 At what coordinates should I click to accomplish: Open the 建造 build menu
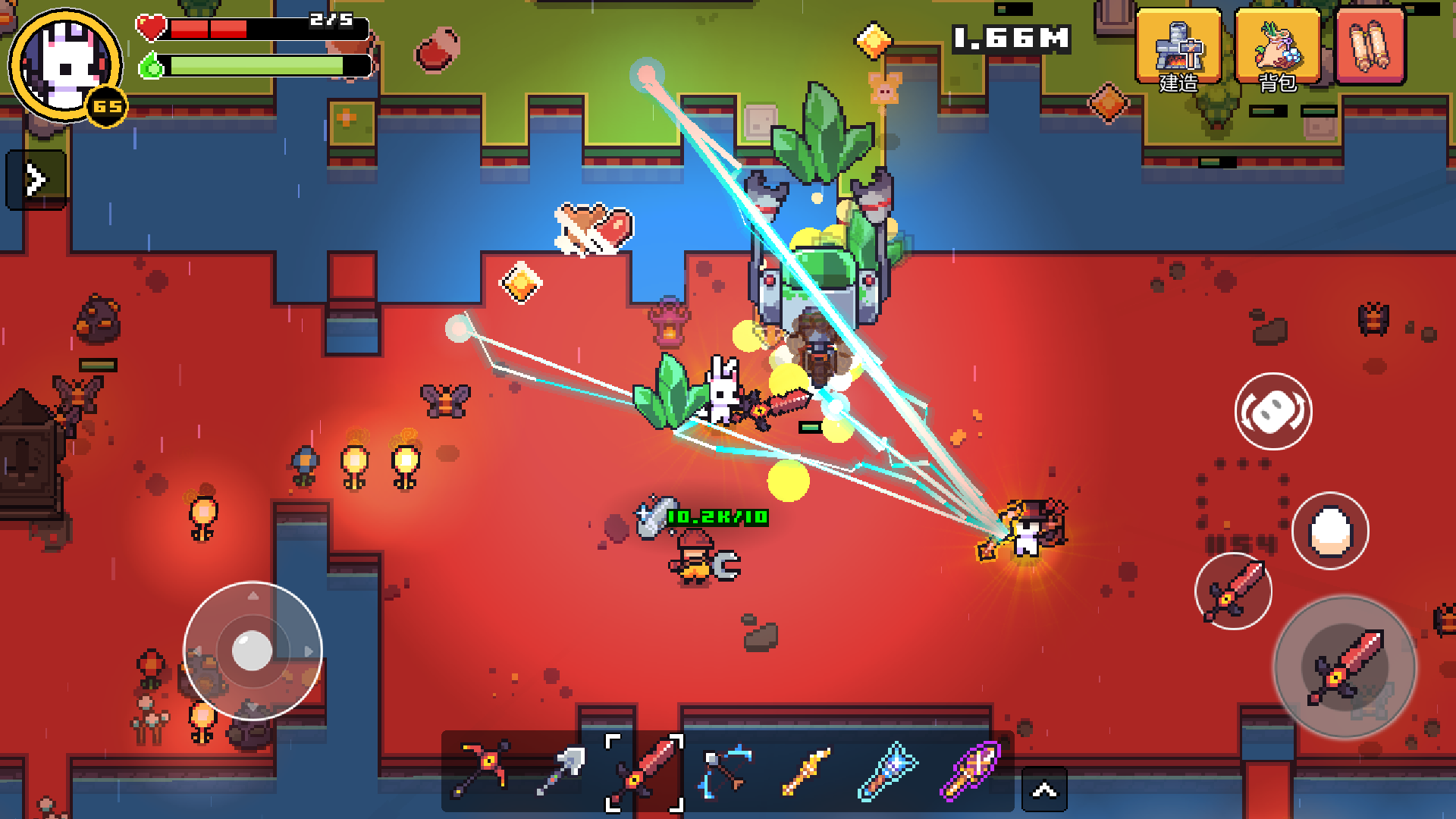pyautogui.click(x=1178, y=49)
